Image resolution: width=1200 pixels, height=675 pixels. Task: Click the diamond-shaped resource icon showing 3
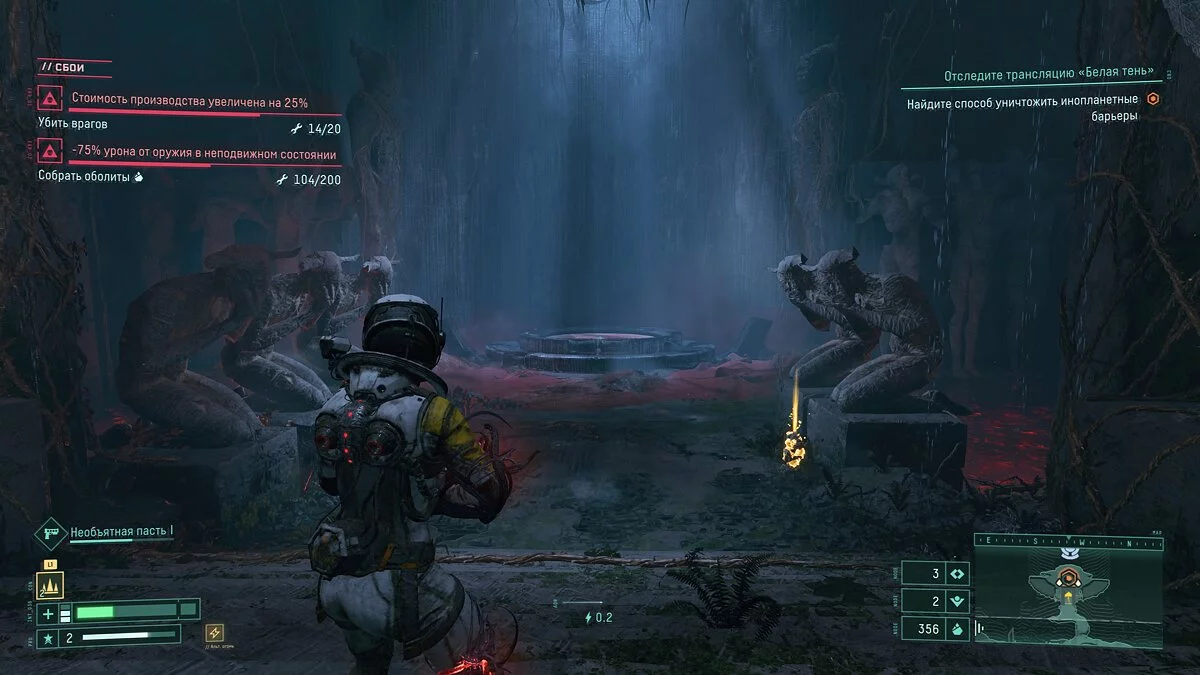[x=957, y=574]
